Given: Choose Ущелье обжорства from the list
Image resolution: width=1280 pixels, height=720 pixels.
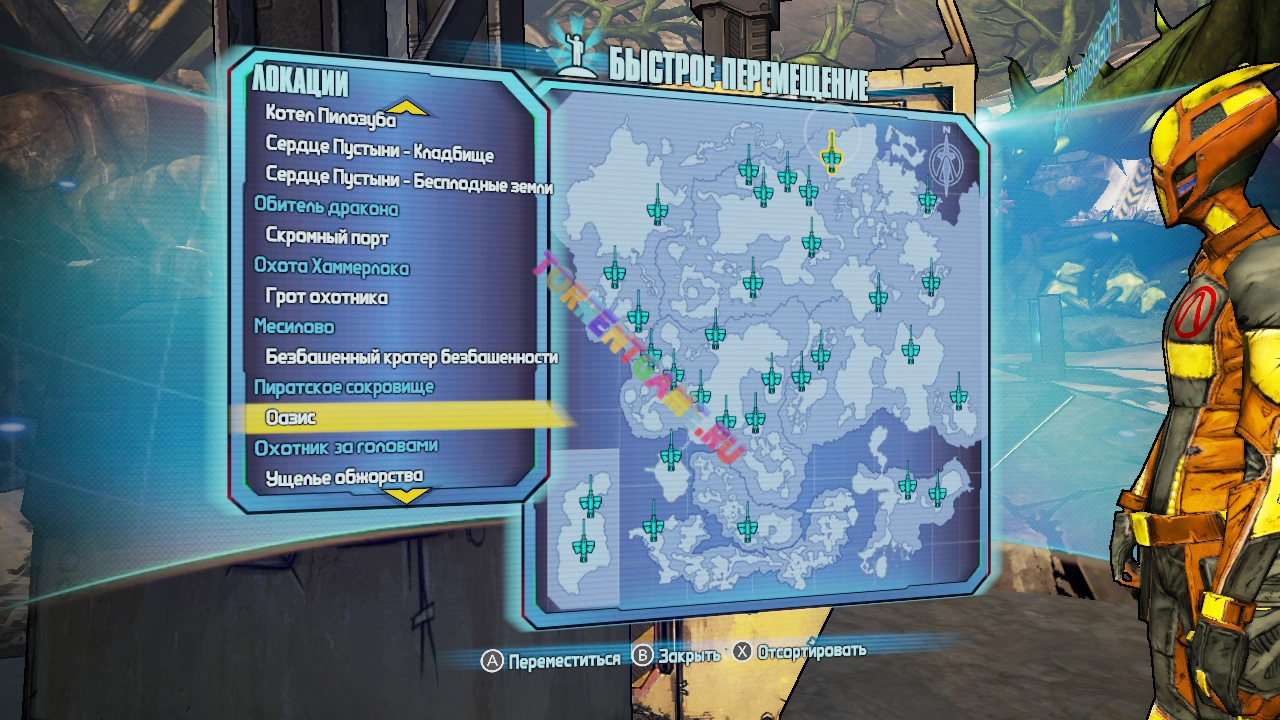Looking at the screenshot, I should [x=344, y=476].
